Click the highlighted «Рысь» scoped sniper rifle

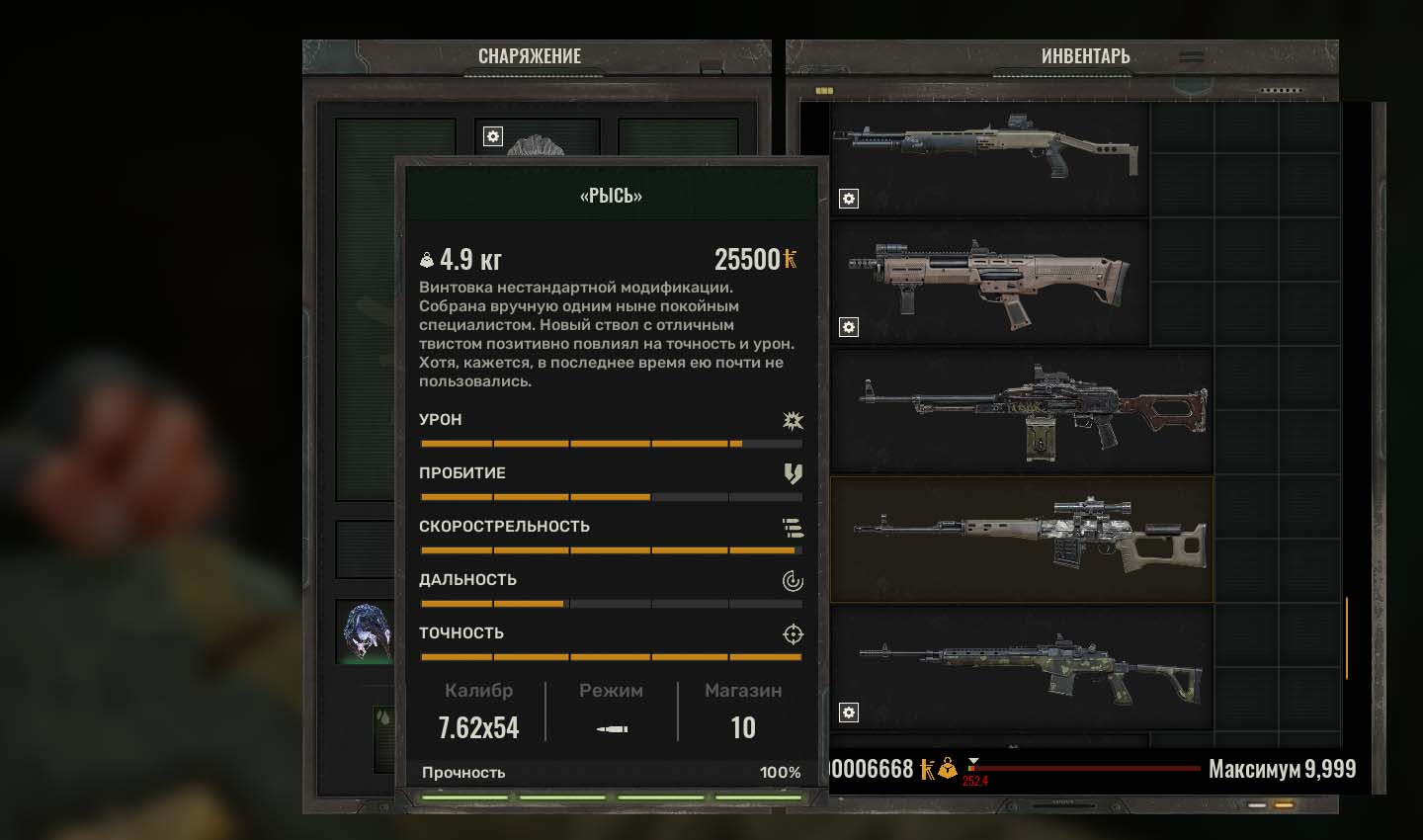point(1023,539)
